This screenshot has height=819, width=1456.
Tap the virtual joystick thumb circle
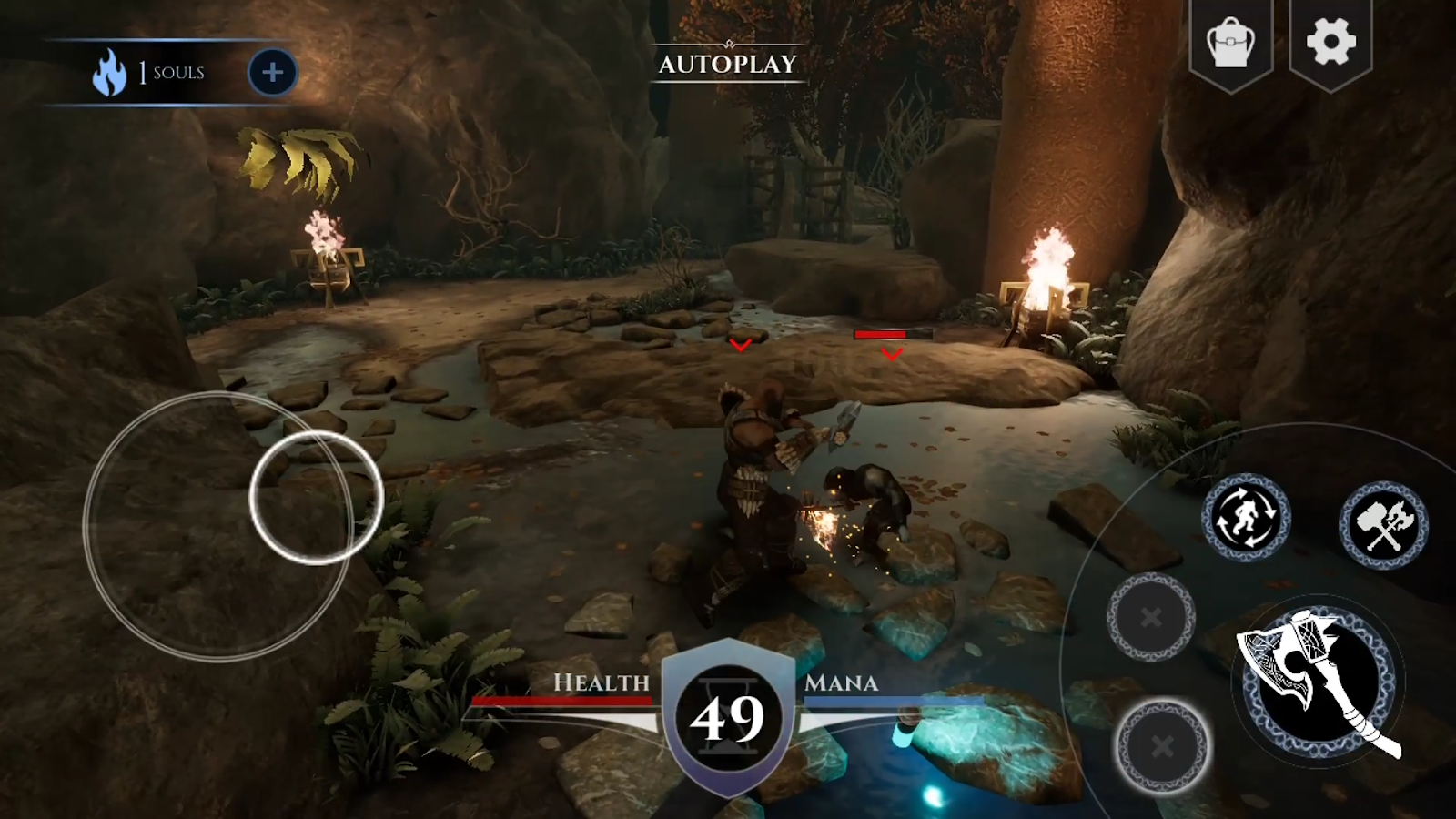316,498
